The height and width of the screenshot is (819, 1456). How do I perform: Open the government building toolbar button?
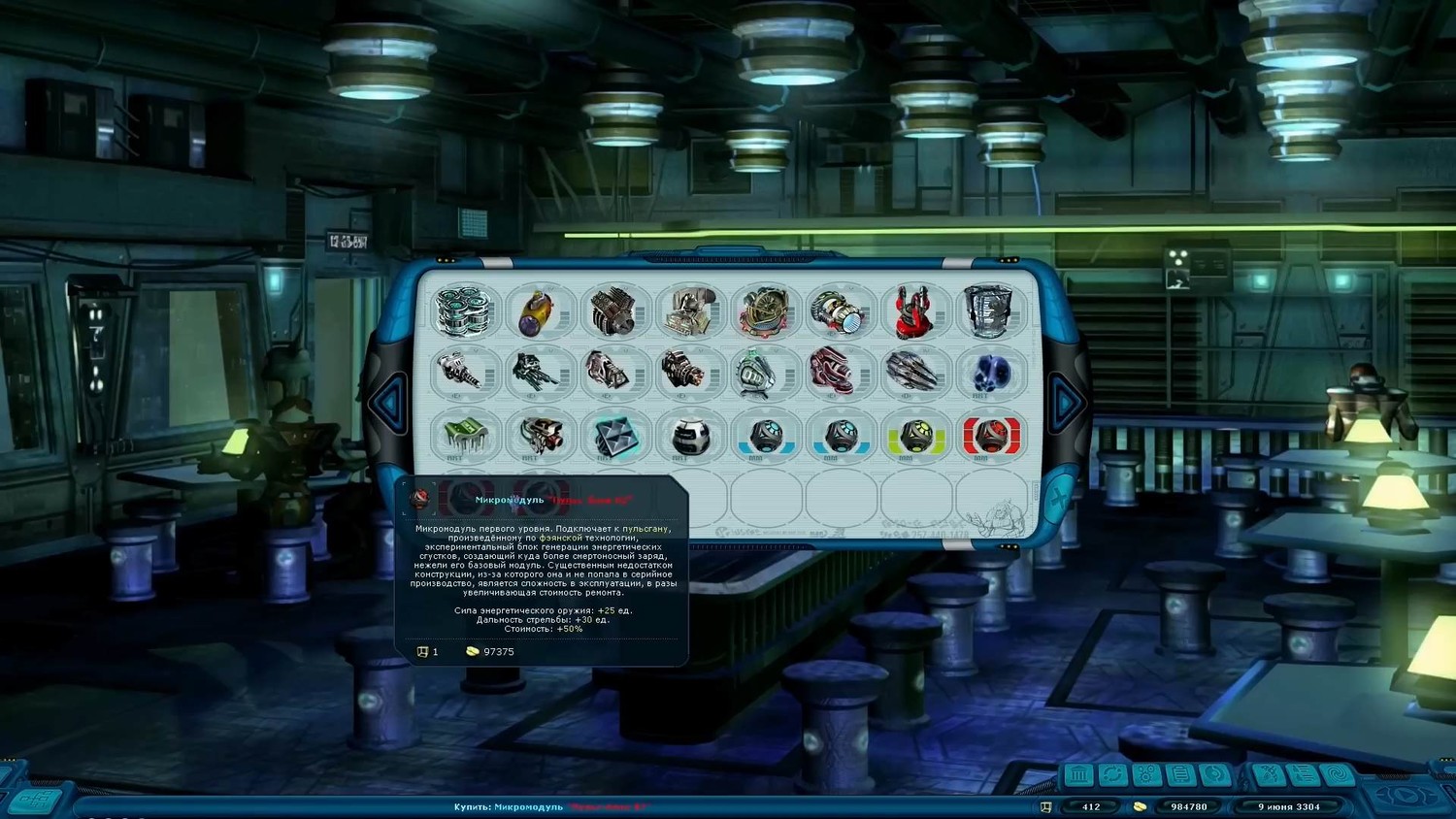pyautogui.click(x=1078, y=774)
